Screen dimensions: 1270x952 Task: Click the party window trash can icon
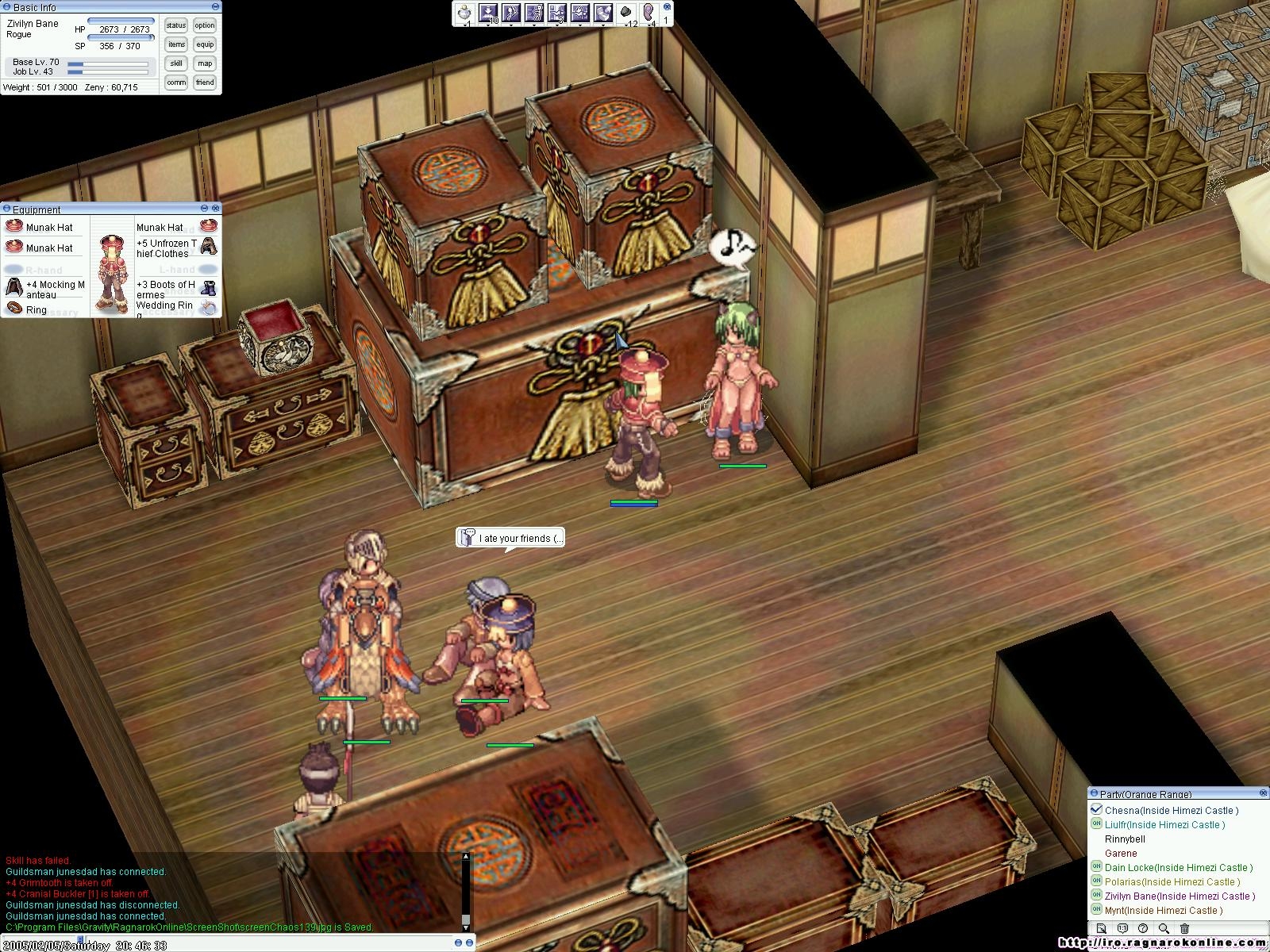[1184, 928]
